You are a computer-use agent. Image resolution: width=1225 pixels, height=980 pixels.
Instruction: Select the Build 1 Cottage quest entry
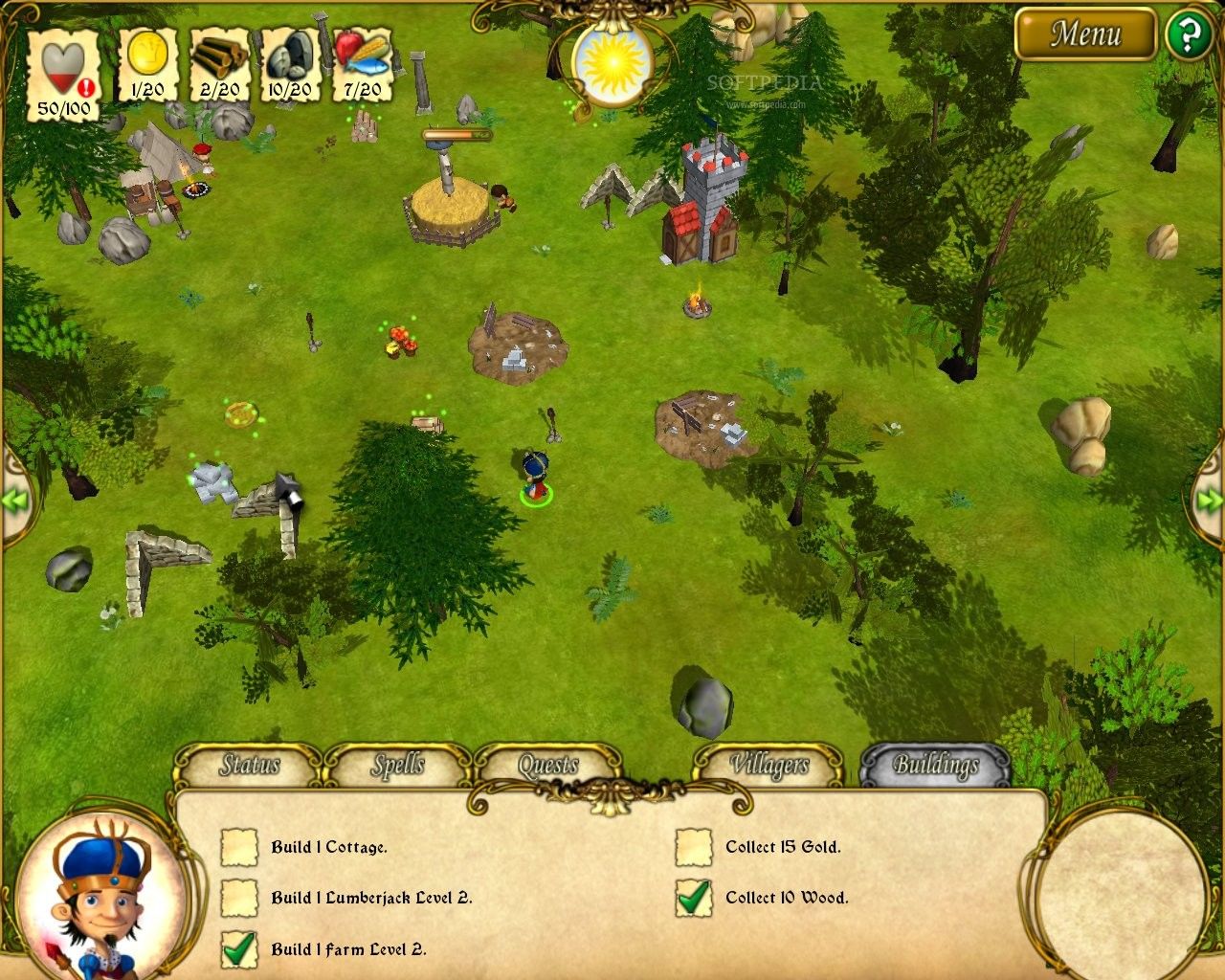pos(328,847)
